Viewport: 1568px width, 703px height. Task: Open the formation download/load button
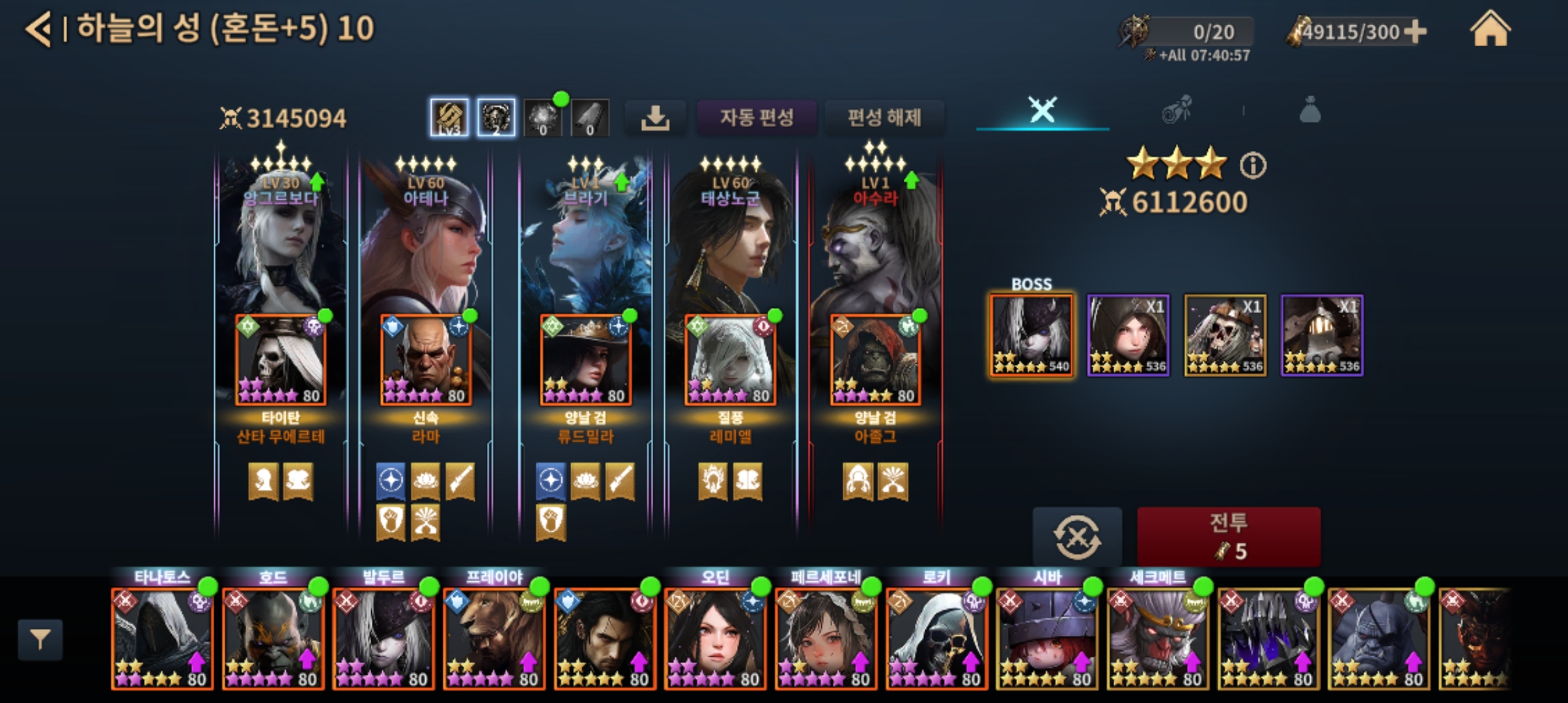pyautogui.click(x=655, y=118)
